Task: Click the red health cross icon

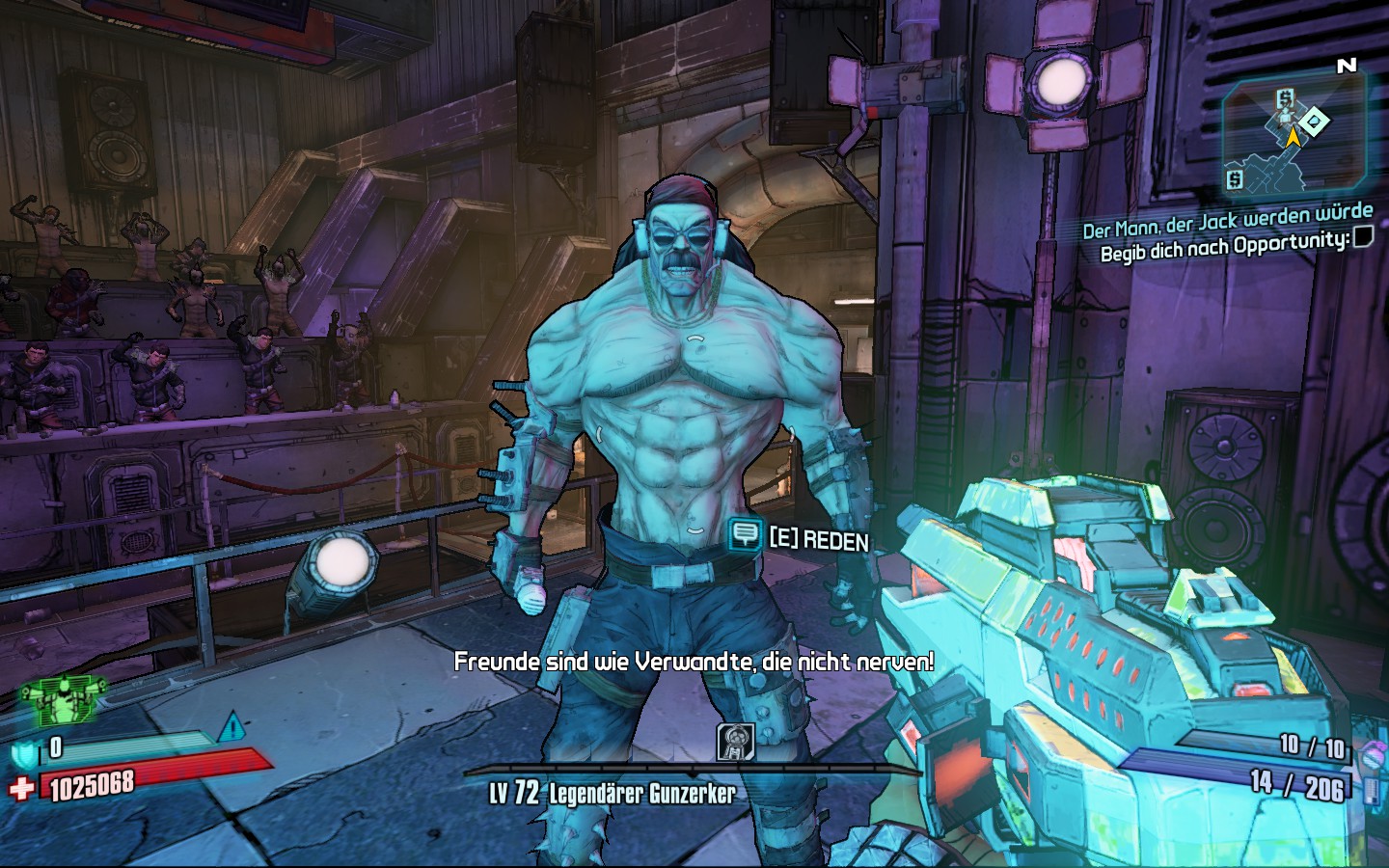Action: (21, 789)
